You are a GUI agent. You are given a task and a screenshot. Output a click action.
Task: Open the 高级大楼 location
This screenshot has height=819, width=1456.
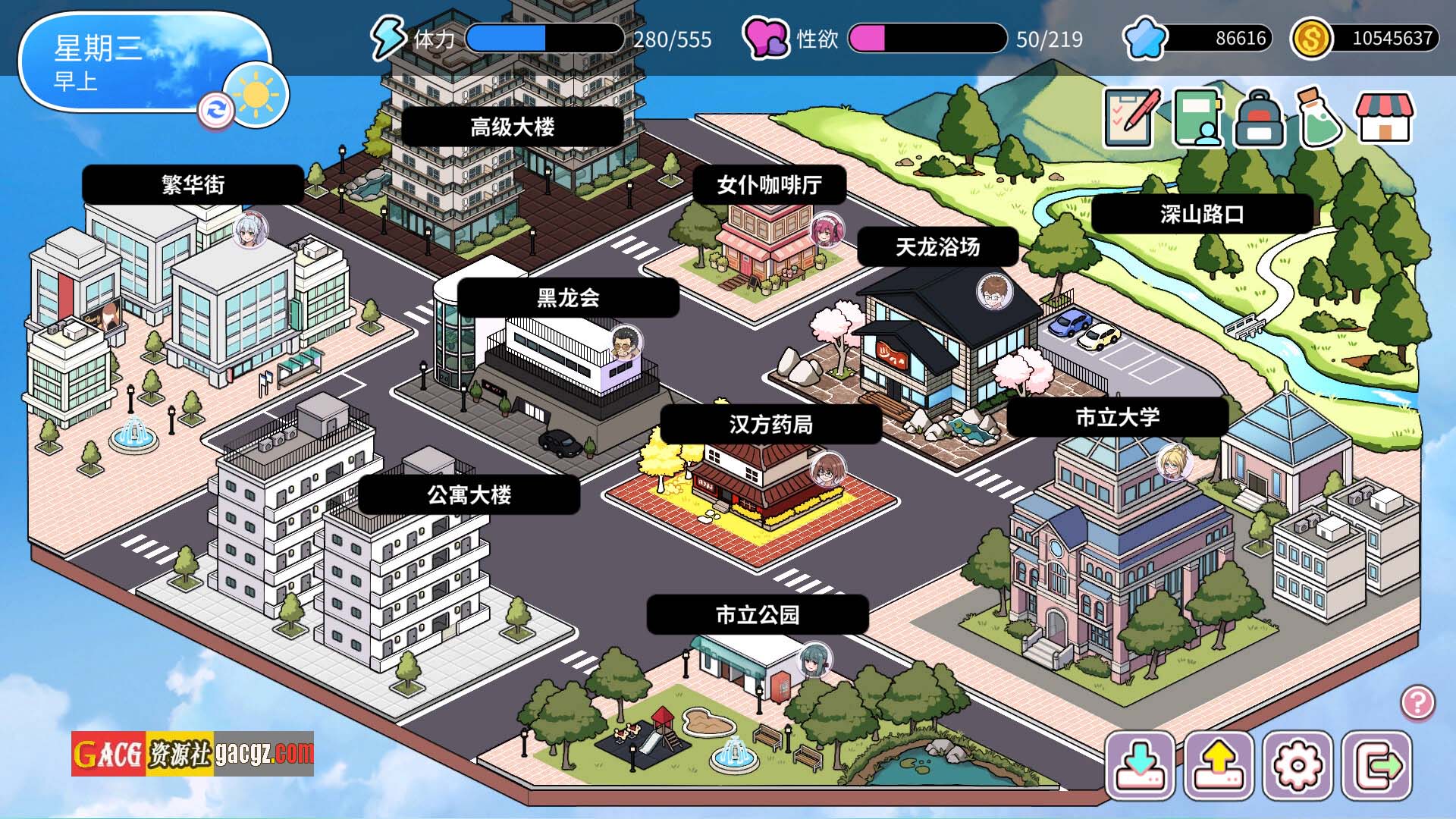(x=512, y=127)
